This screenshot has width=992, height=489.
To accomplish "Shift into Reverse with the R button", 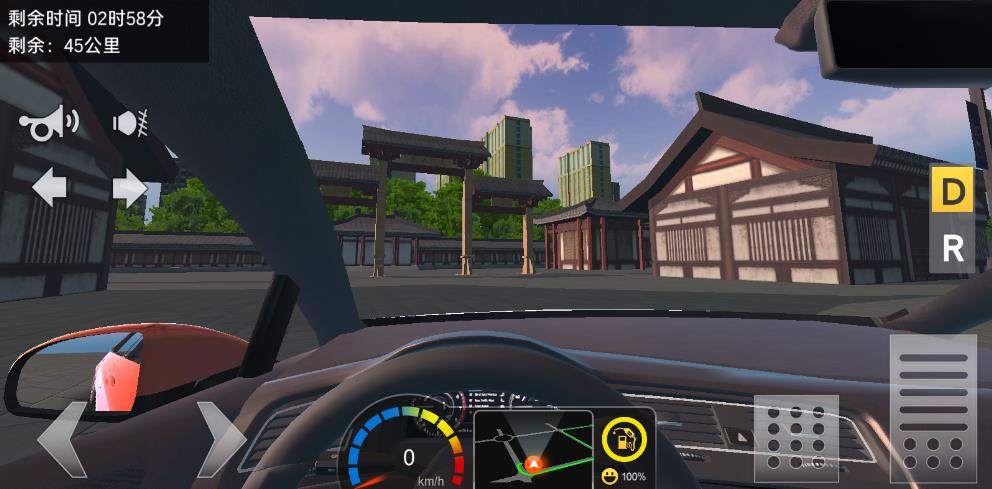I will (x=952, y=248).
